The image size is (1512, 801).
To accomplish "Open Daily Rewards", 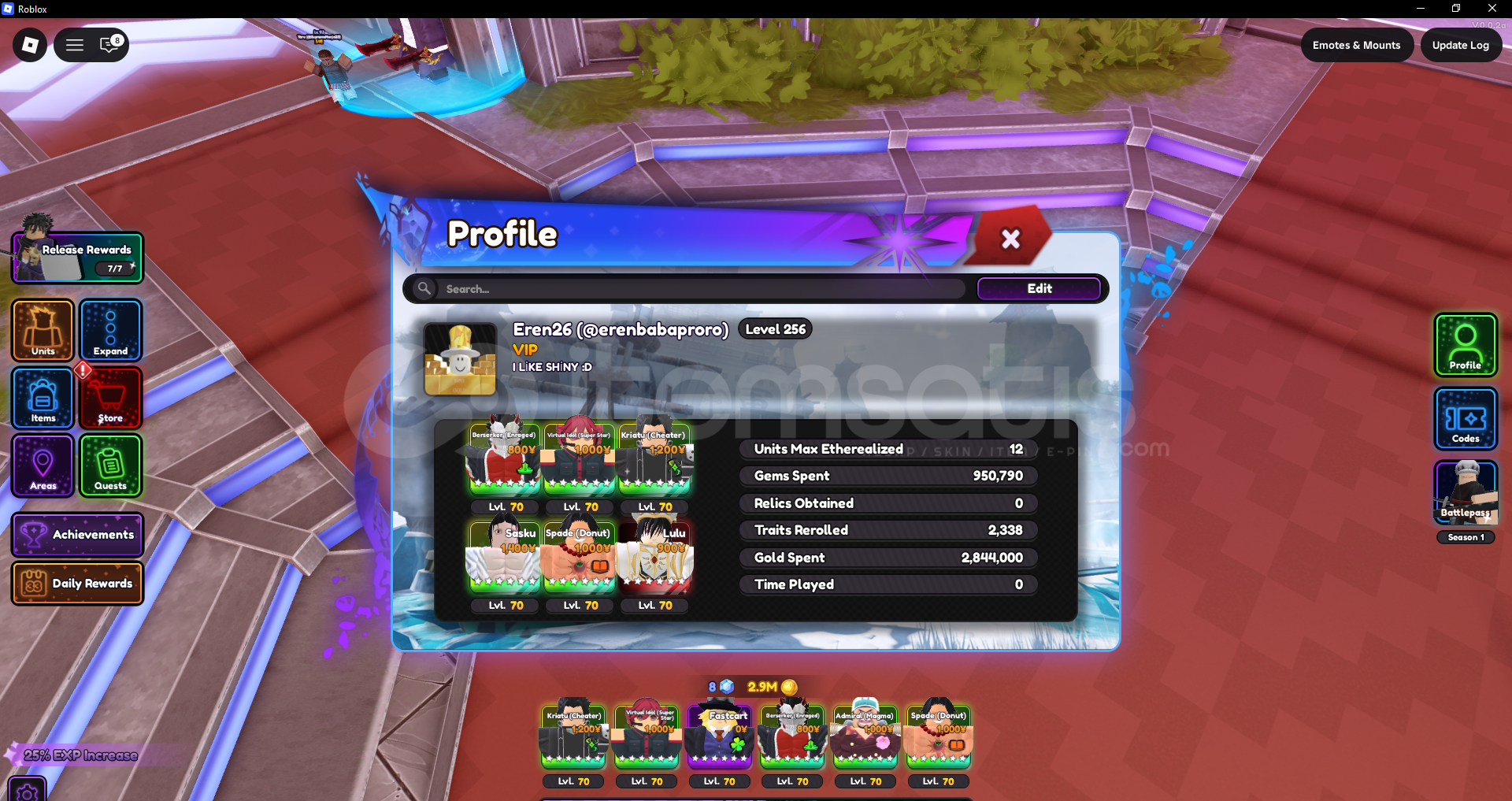I will click(76, 584).
